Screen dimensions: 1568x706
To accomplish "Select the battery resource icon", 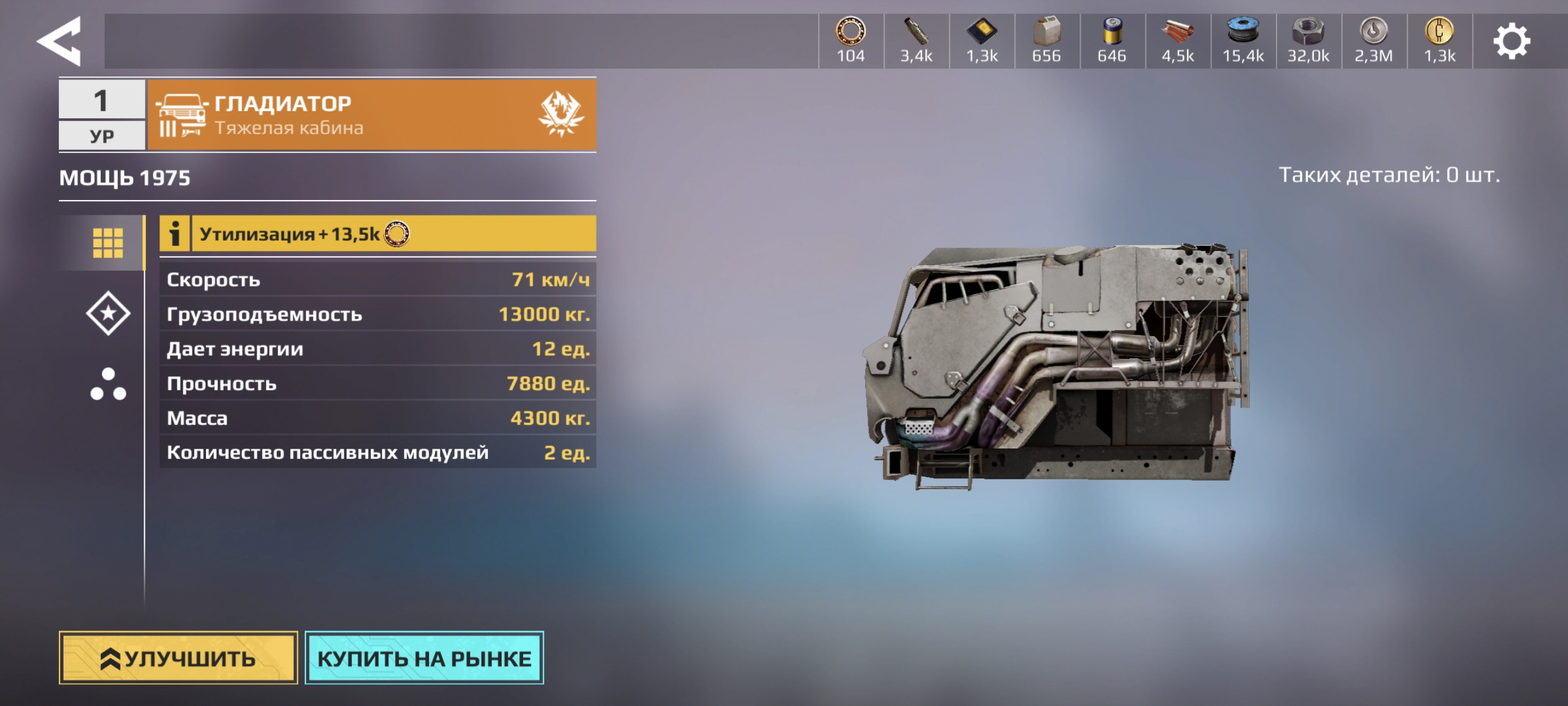I will click(x=1111, y=32).
